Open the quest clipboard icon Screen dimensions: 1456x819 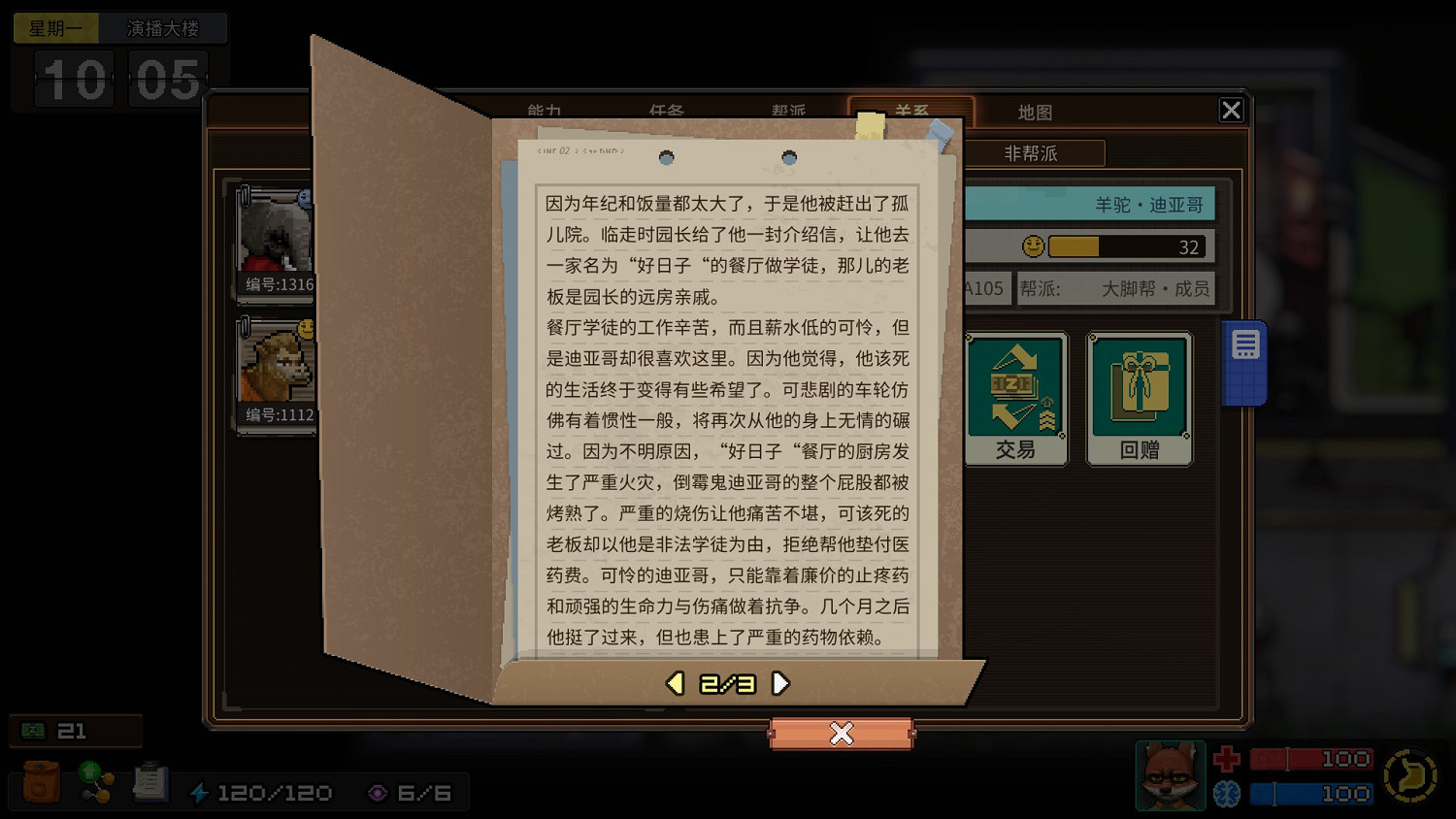[150, 781]
